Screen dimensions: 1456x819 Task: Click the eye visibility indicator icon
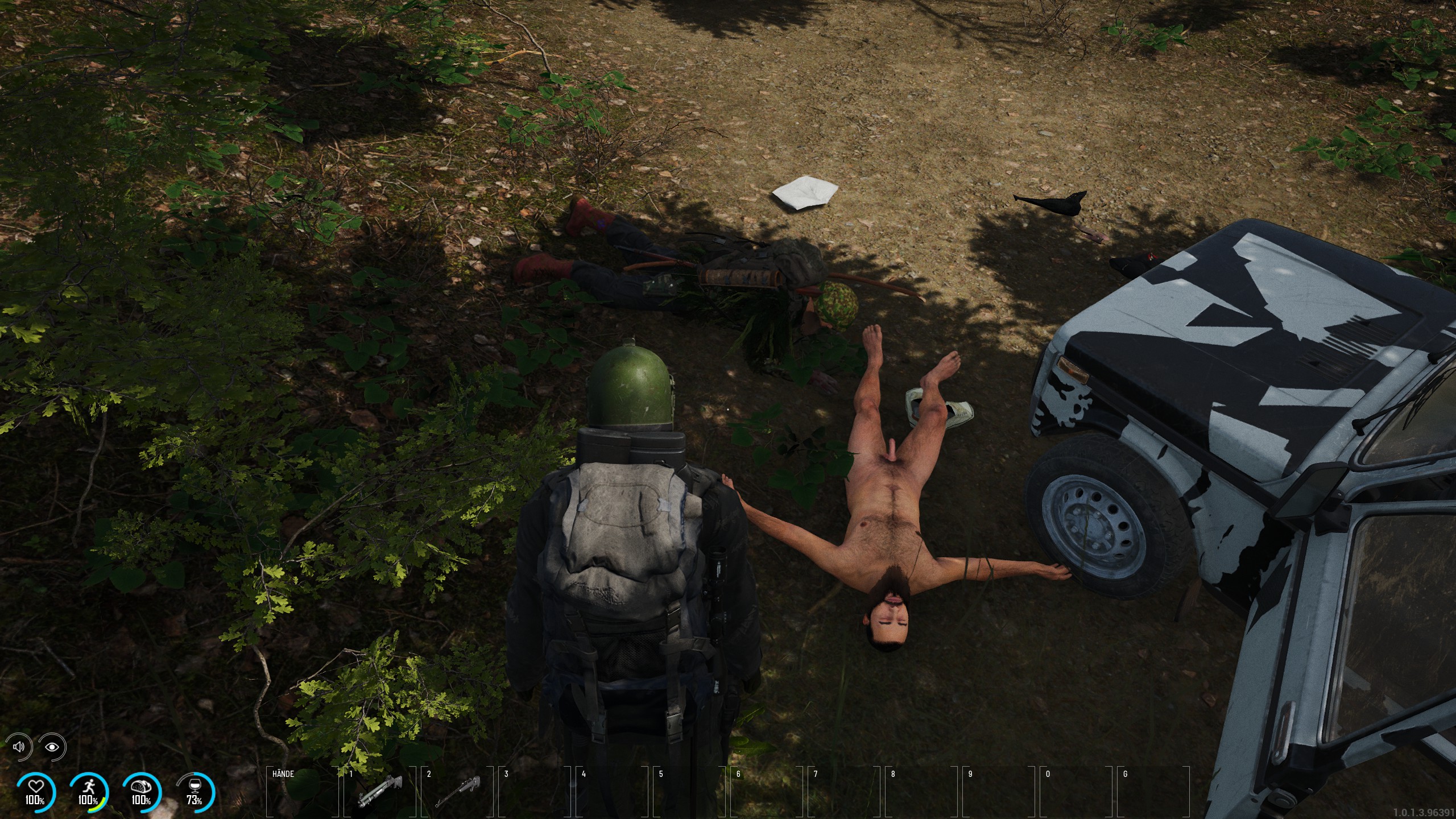(x=52, y=746)
